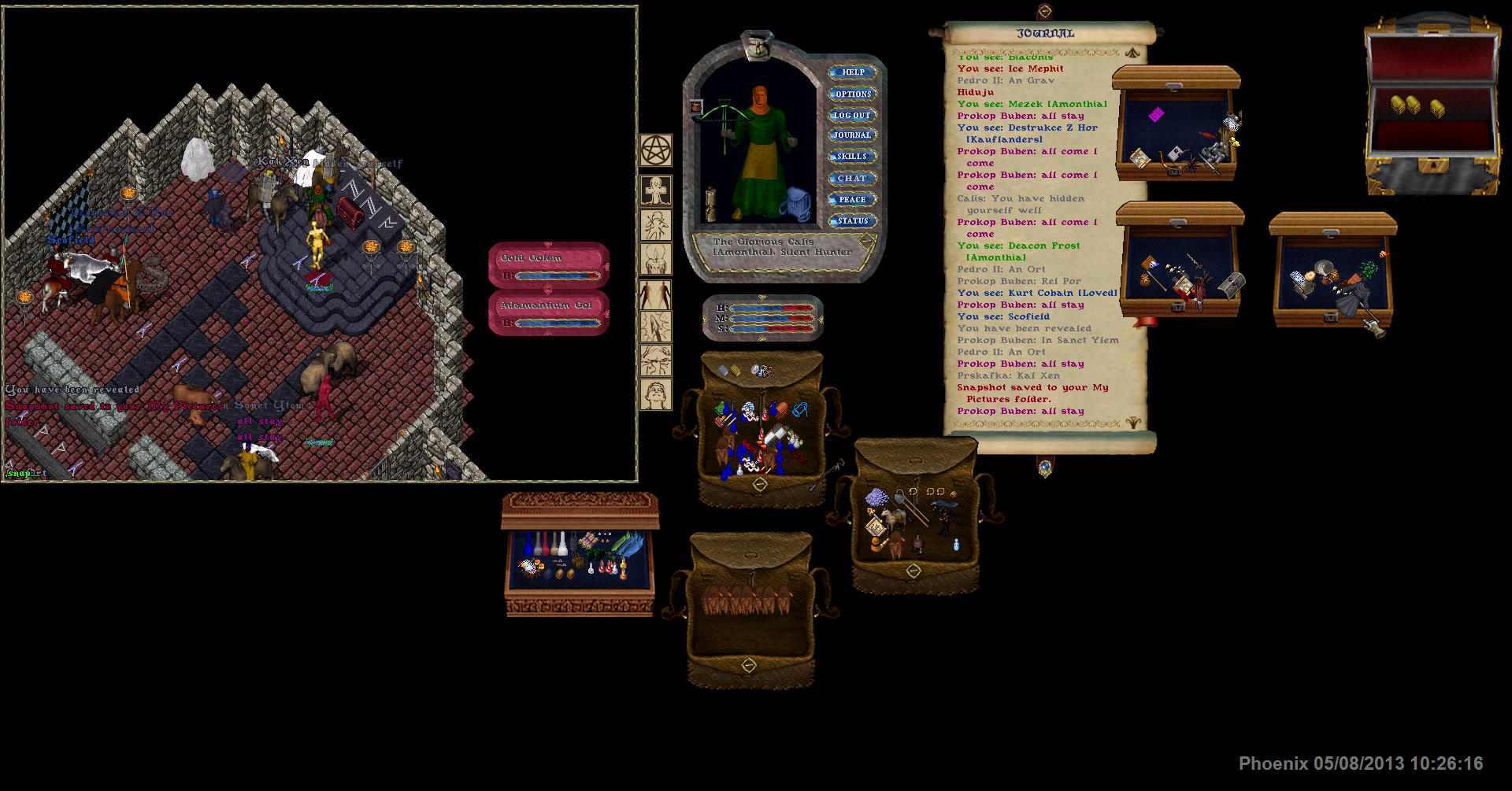Toggle the PEACE war-mode button
Screen dimensions: 1512x791
(x=853, y=200)
